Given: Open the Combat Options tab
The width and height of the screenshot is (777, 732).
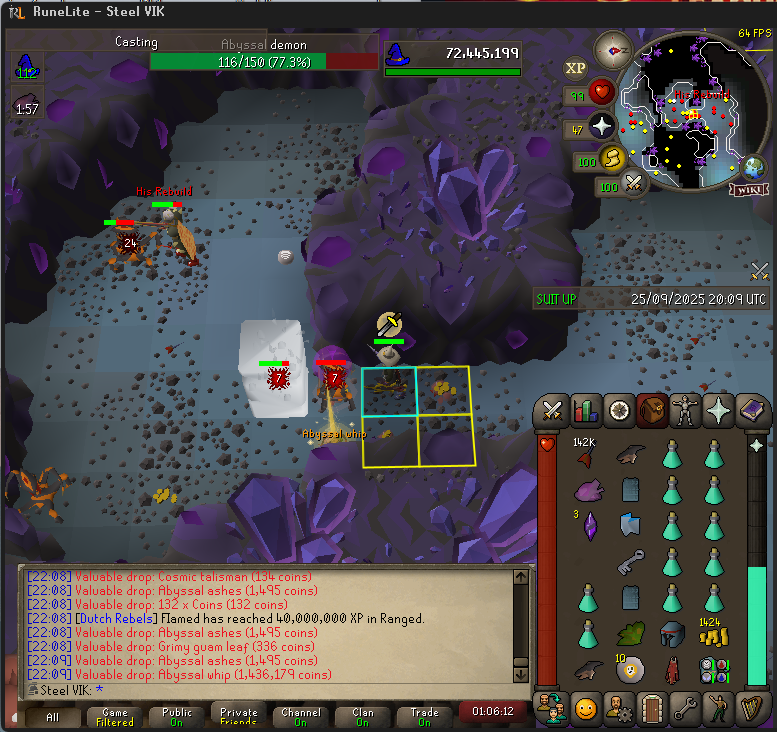Looking at the screenshot, I should click(x=552, y=411).
